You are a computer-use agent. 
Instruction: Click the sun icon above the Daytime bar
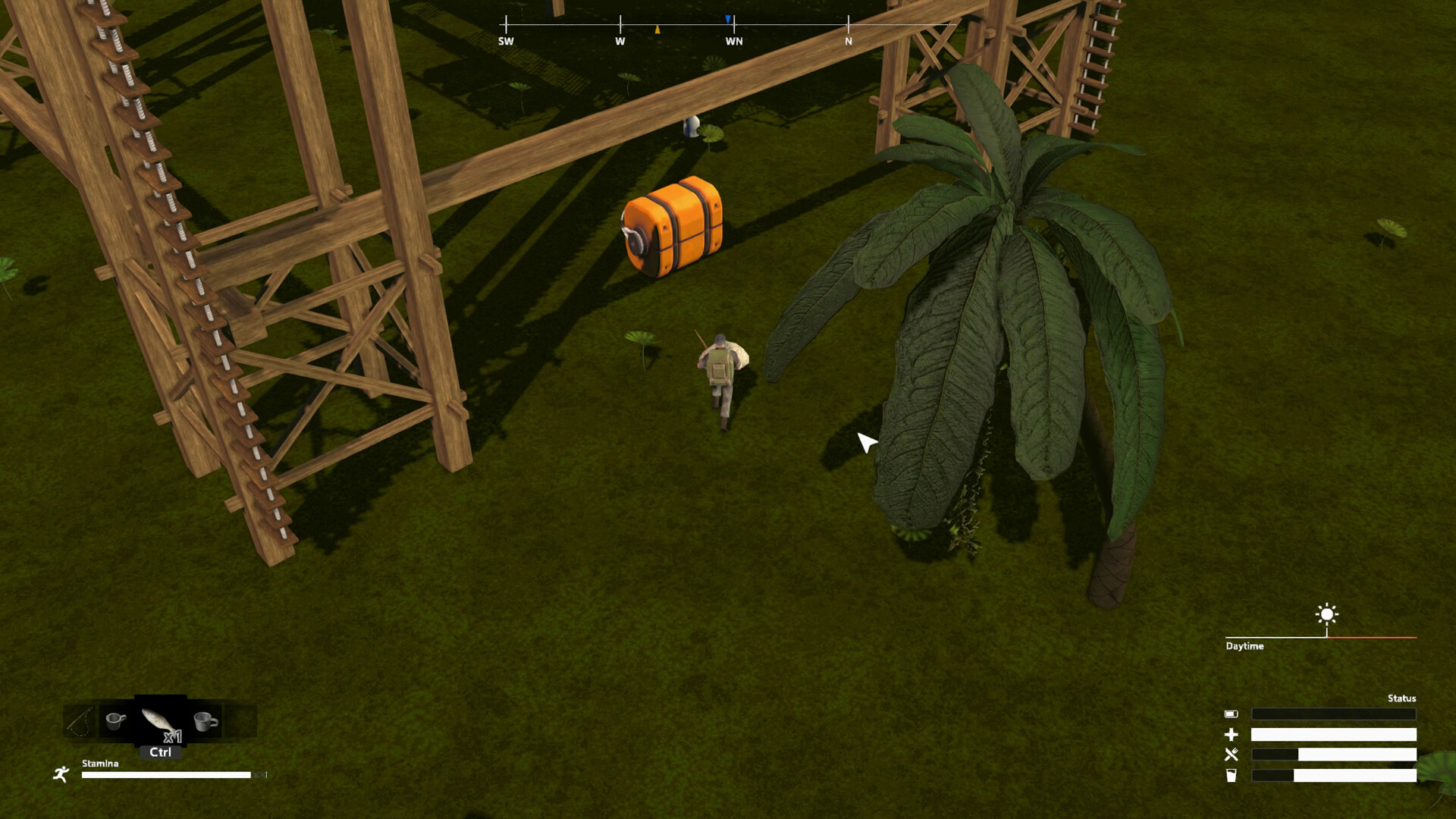tap(1326, 616)
